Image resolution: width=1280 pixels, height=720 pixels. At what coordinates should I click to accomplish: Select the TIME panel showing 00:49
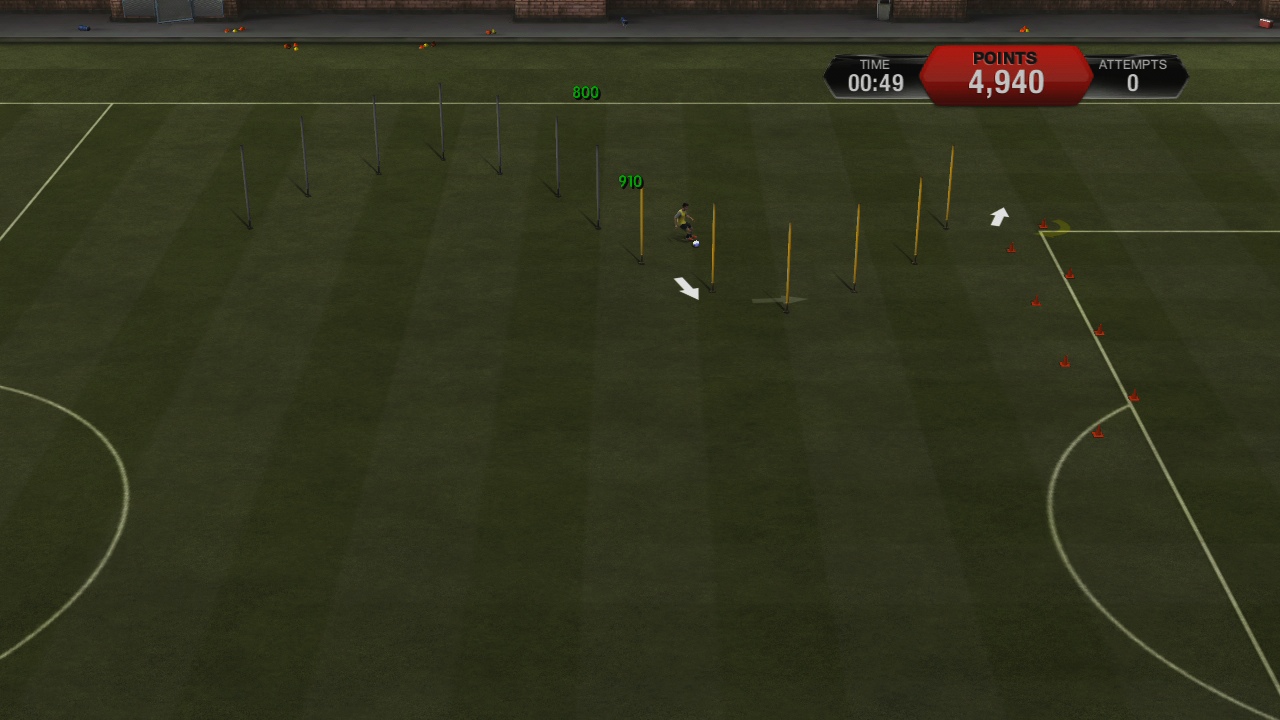tap(873, 74)
